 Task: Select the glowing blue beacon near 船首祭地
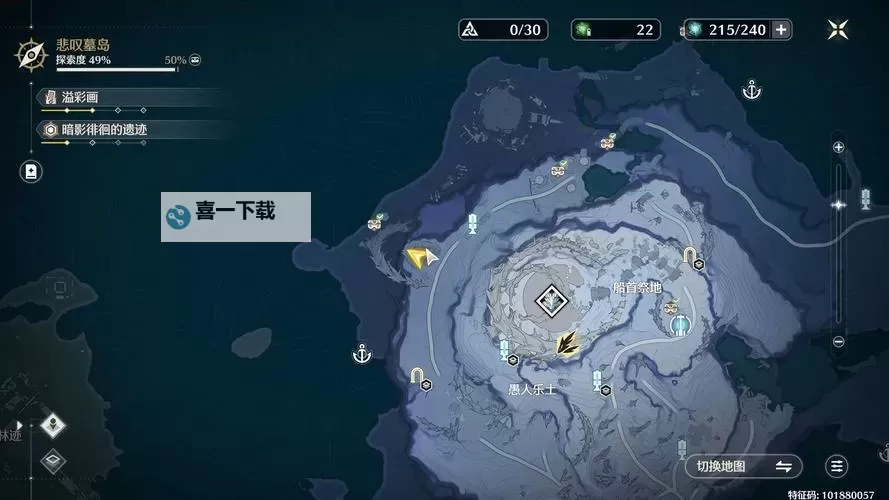point(681,324)
